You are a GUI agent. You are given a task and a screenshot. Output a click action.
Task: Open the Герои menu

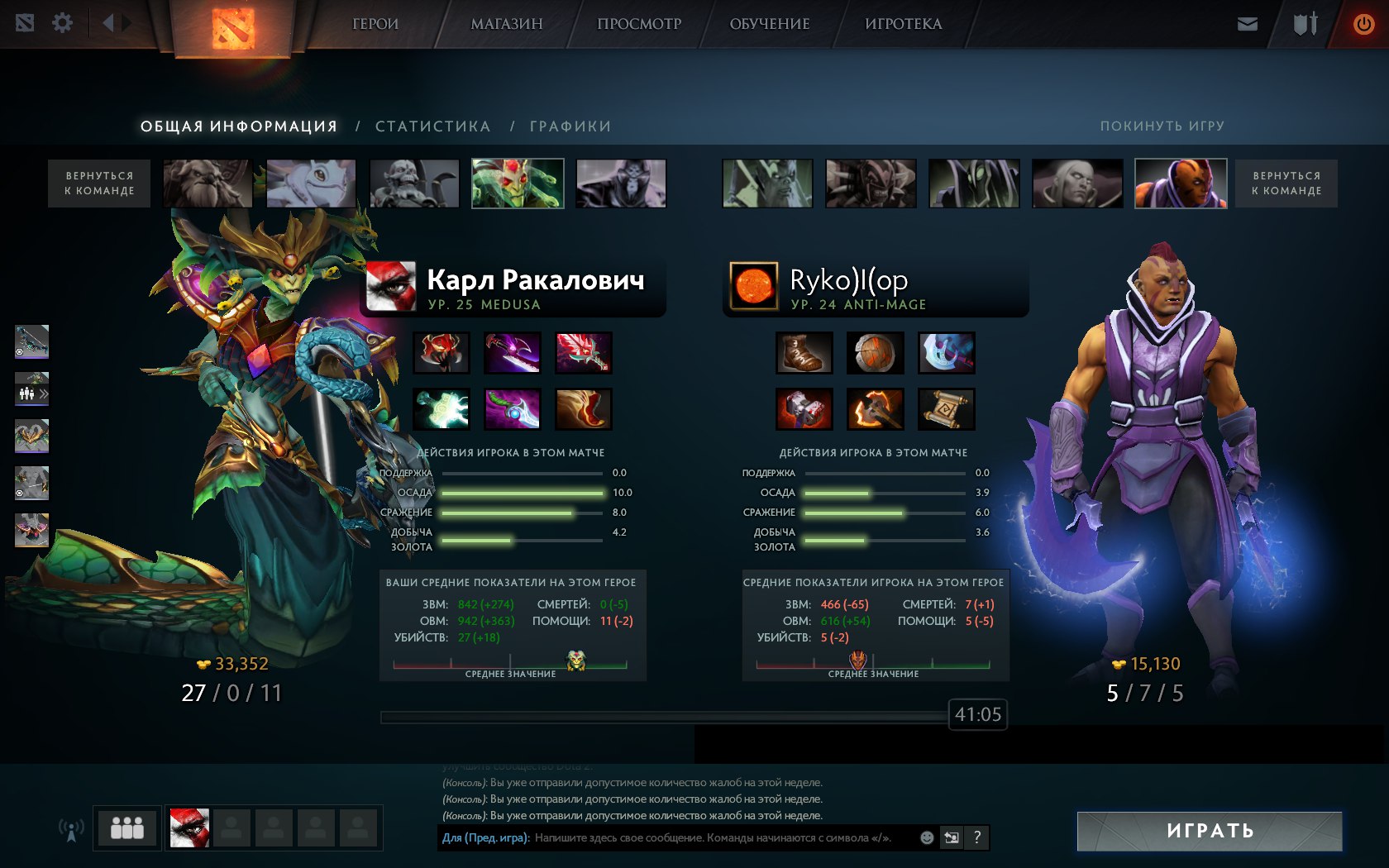tap(375, 24)
